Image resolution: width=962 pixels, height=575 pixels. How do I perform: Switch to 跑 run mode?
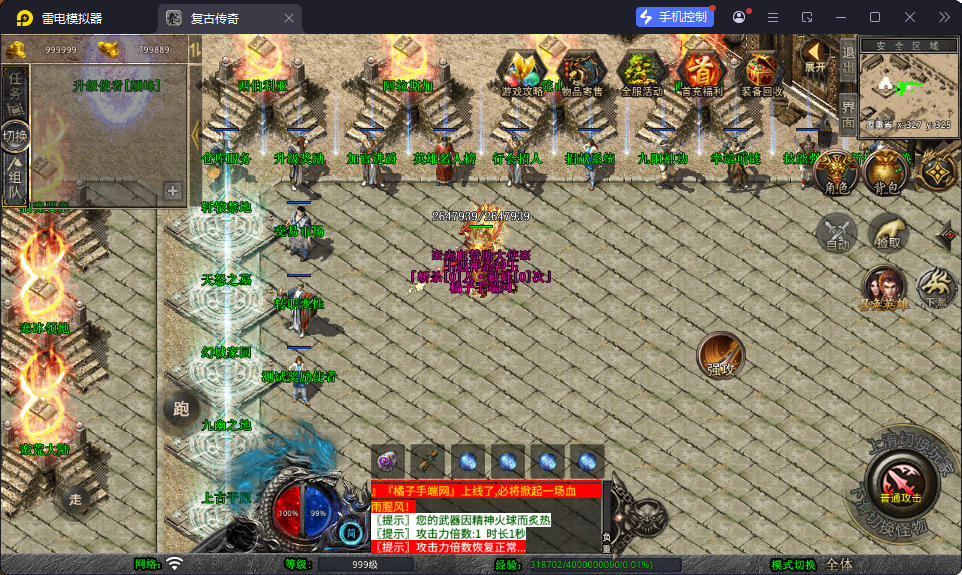point(181,409)
